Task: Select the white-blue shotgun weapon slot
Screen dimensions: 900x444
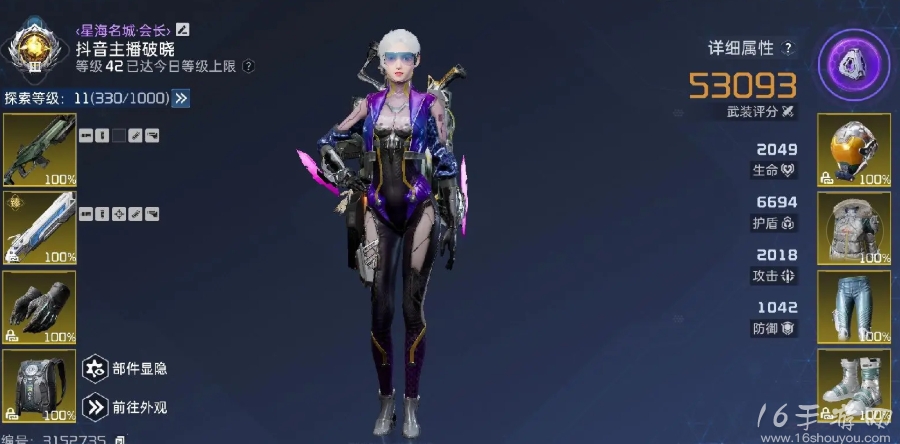Action: 40,228
